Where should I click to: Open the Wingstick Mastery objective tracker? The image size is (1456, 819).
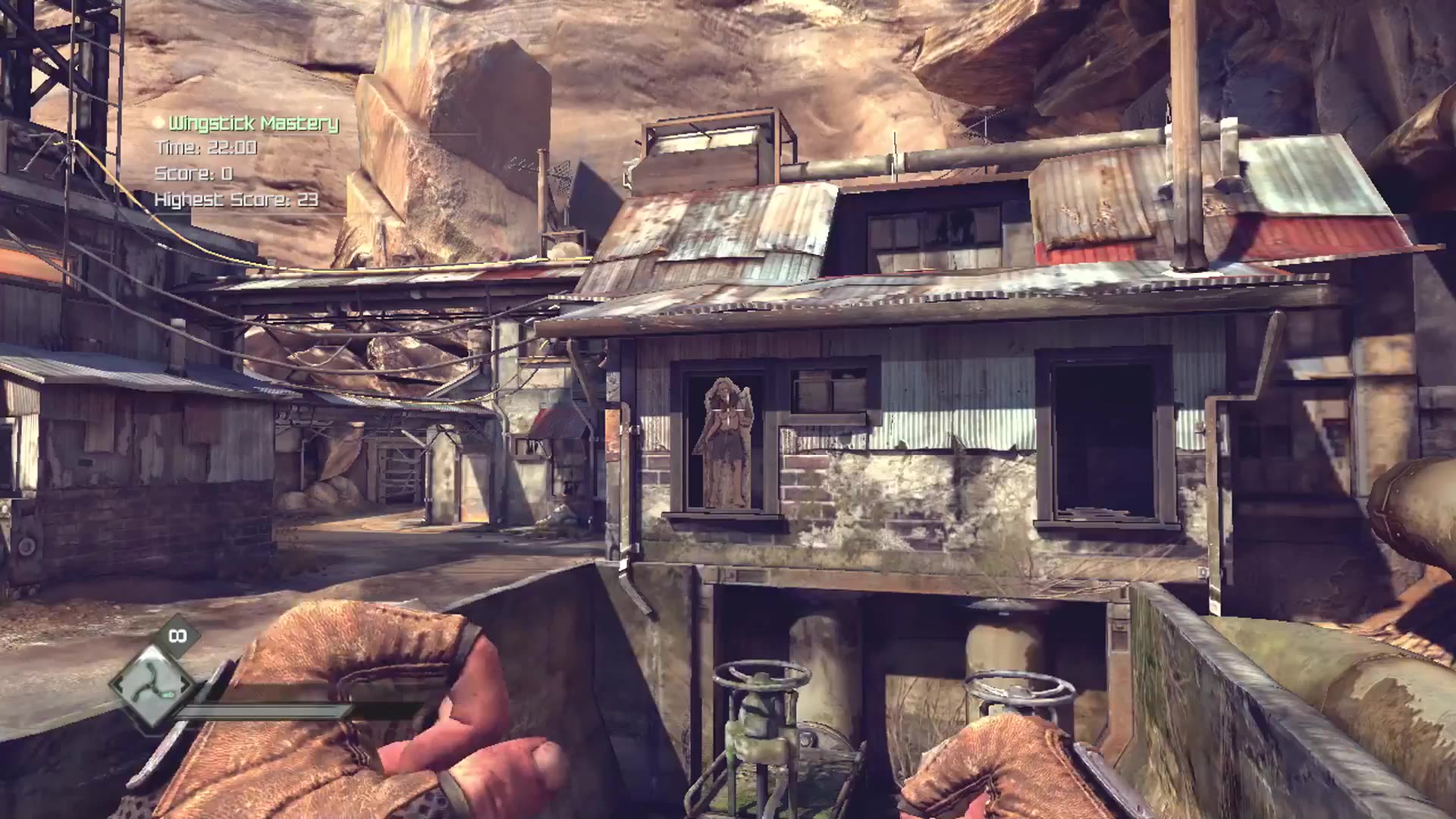[253, 124]
